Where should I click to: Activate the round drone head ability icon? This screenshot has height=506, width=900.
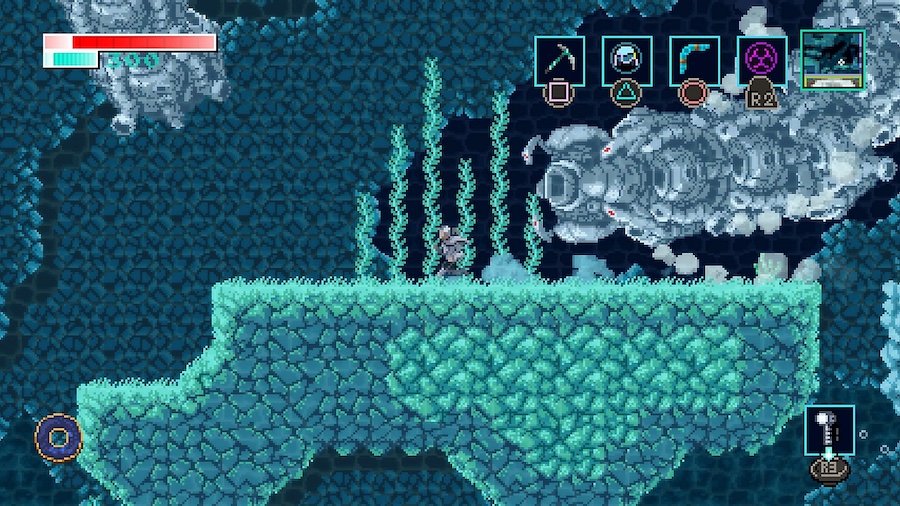point(627,61)
